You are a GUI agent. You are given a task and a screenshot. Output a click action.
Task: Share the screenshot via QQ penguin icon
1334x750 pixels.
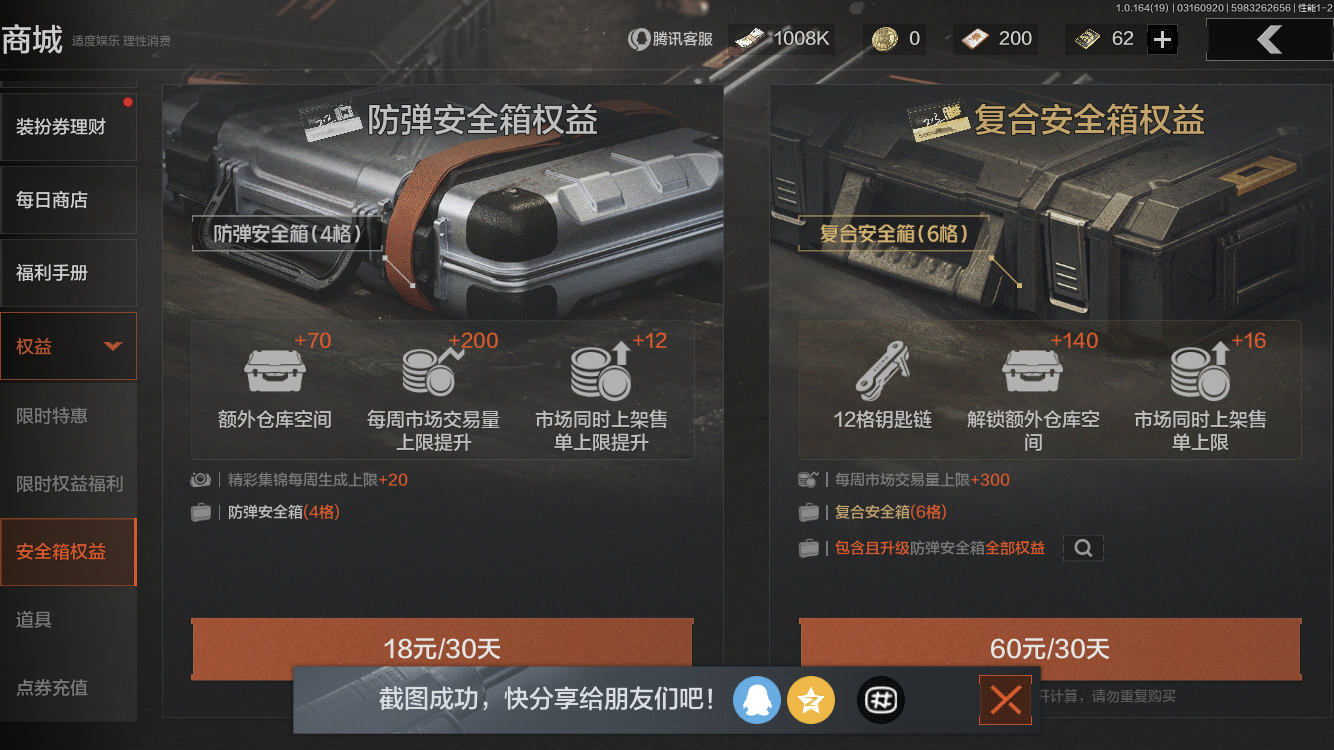[x=757, y=700]
